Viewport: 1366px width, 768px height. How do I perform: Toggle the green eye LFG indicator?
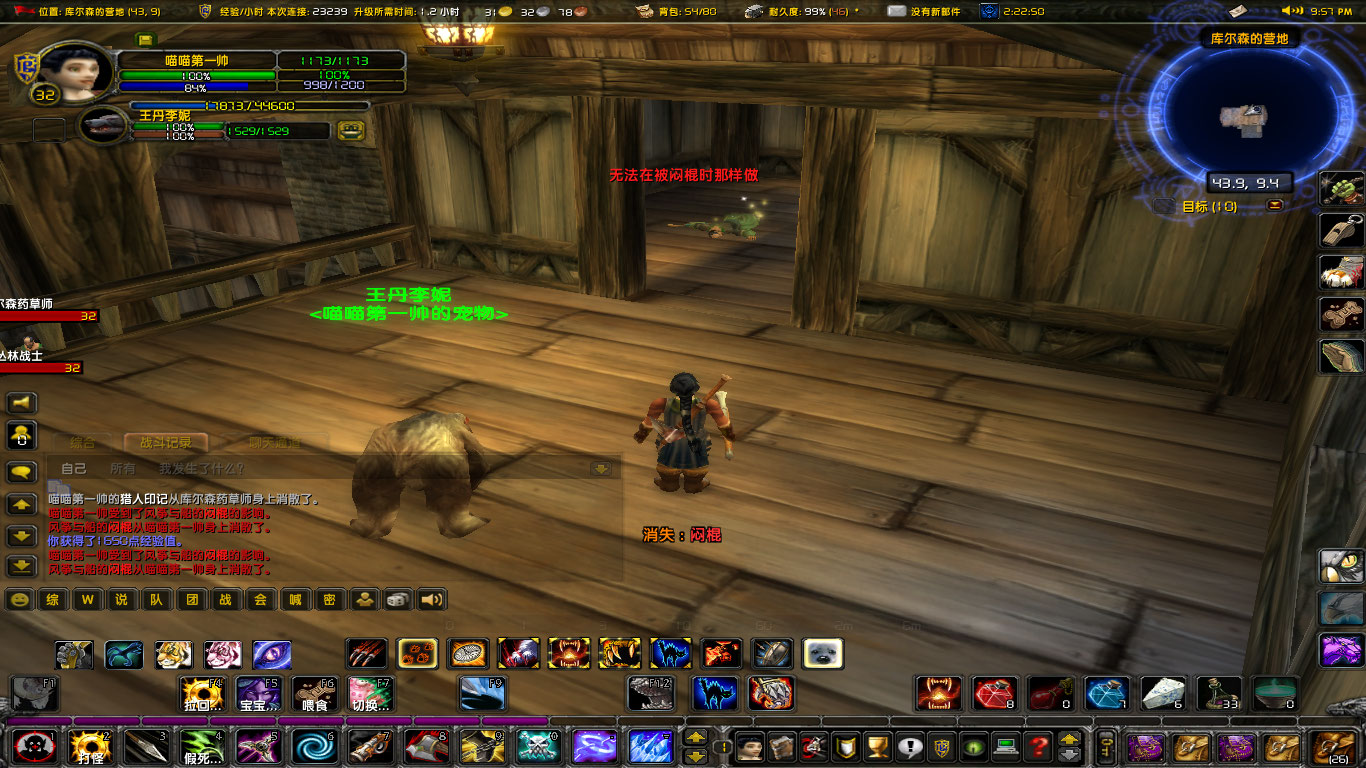click(x=973, y=746)
